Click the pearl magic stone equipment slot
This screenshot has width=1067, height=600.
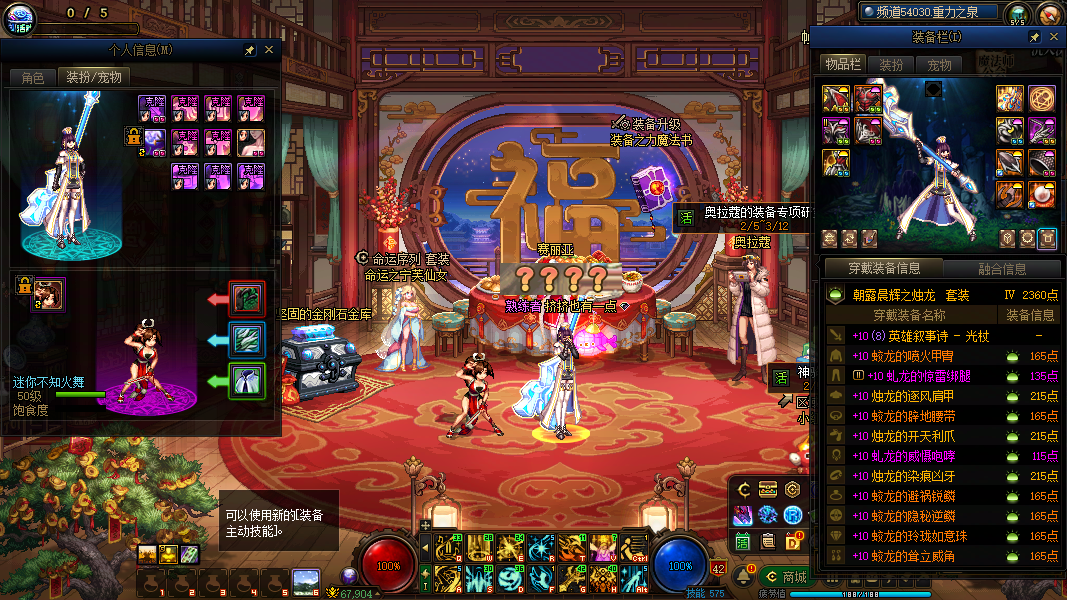pyautogui.click(x=1042, y=193)
